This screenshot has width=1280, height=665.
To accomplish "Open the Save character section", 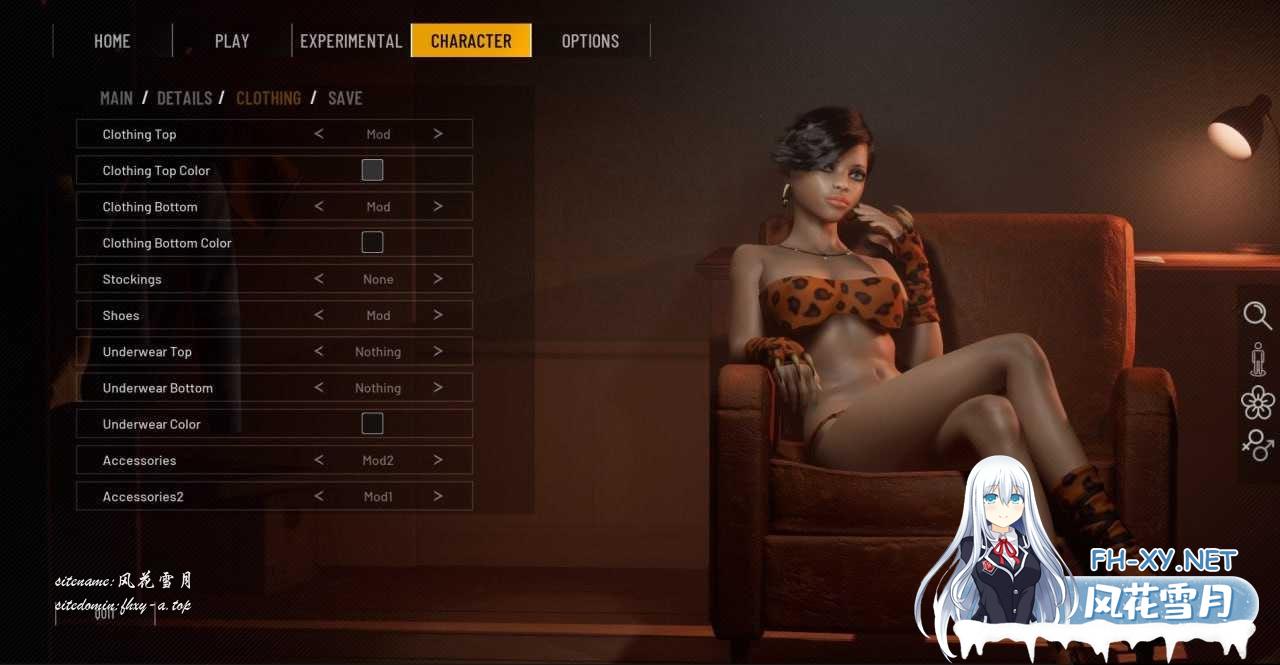I will click(x=345, y=98).
